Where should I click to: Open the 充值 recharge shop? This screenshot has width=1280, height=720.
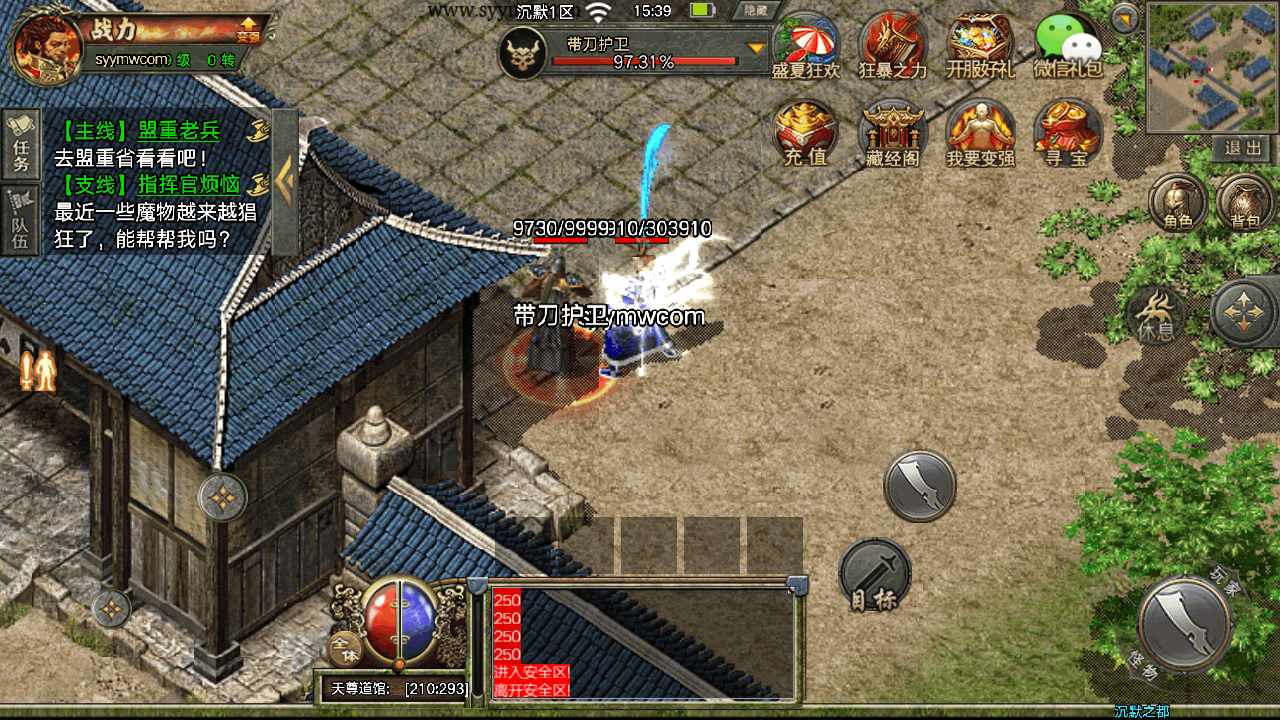click(x=806, y=132)
